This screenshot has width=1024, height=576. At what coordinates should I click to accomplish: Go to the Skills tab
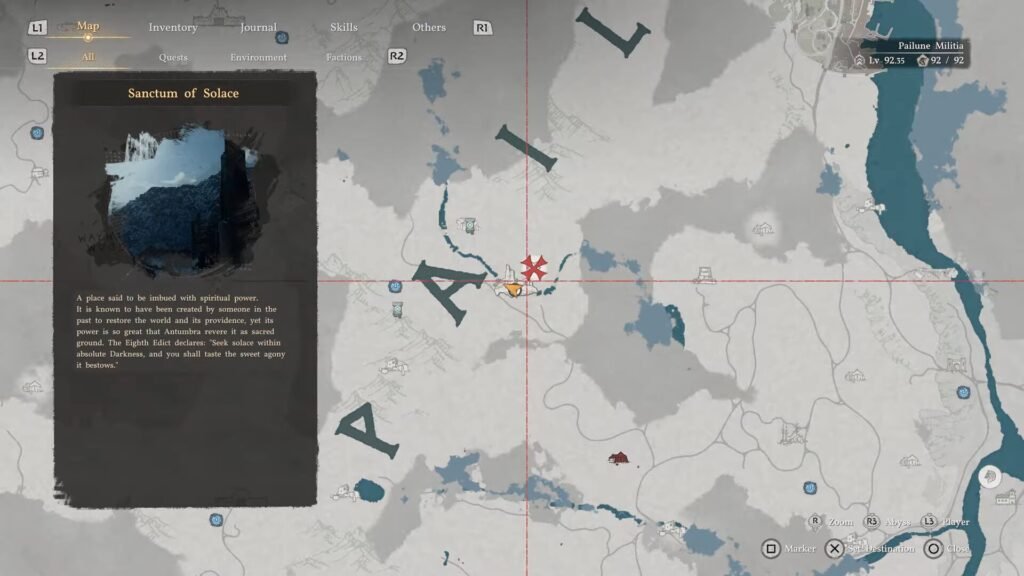pos(343,27)
